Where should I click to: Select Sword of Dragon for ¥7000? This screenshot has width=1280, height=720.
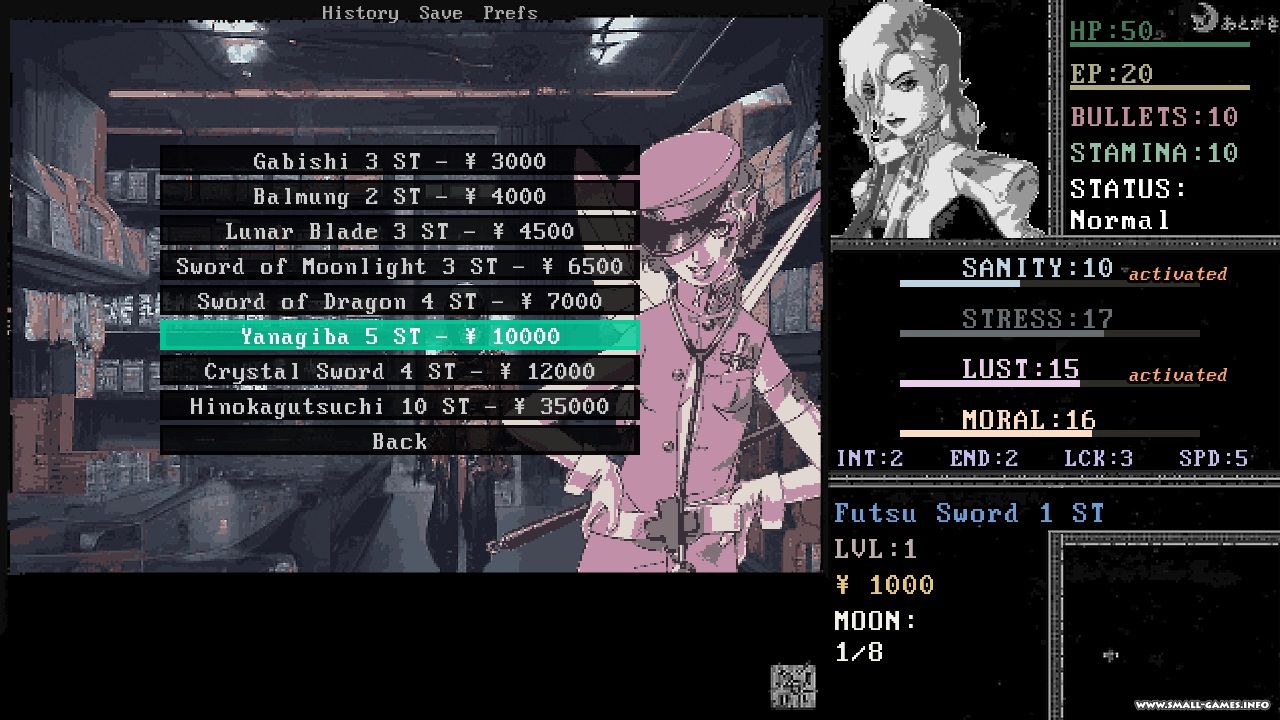(399, 301)
